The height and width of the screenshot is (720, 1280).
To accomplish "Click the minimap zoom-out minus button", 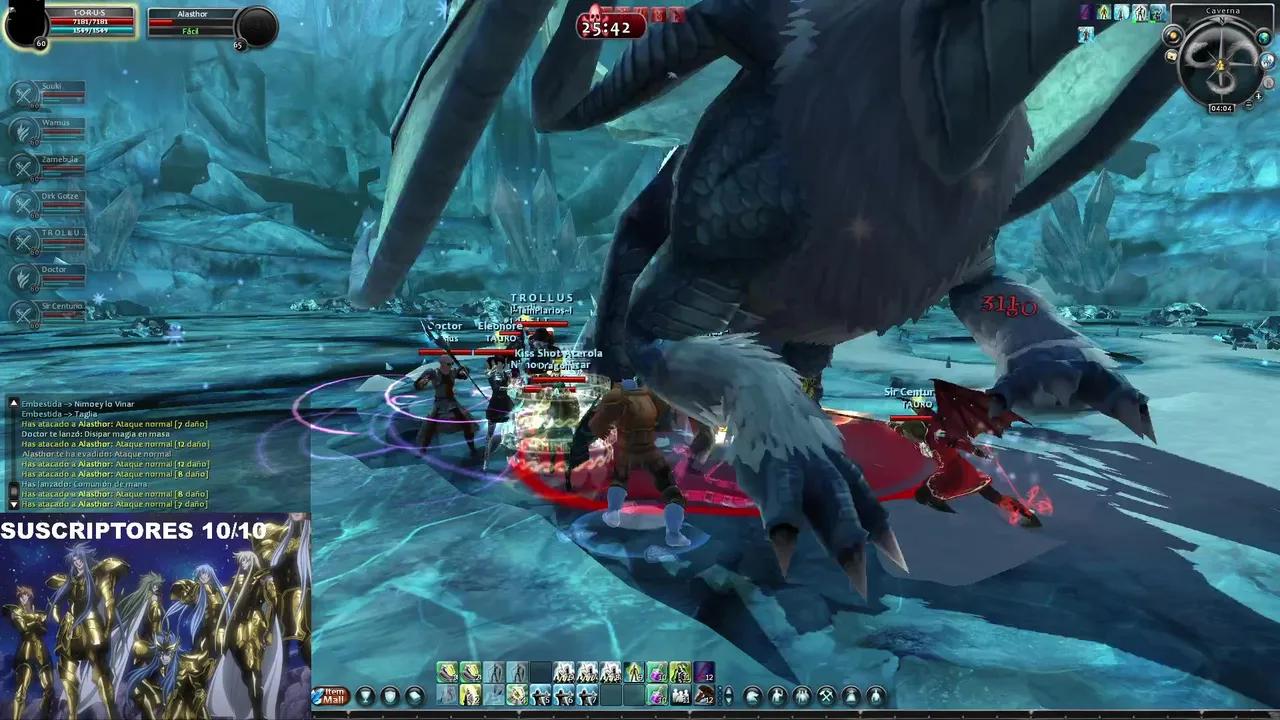I will tap(1248, 104).
